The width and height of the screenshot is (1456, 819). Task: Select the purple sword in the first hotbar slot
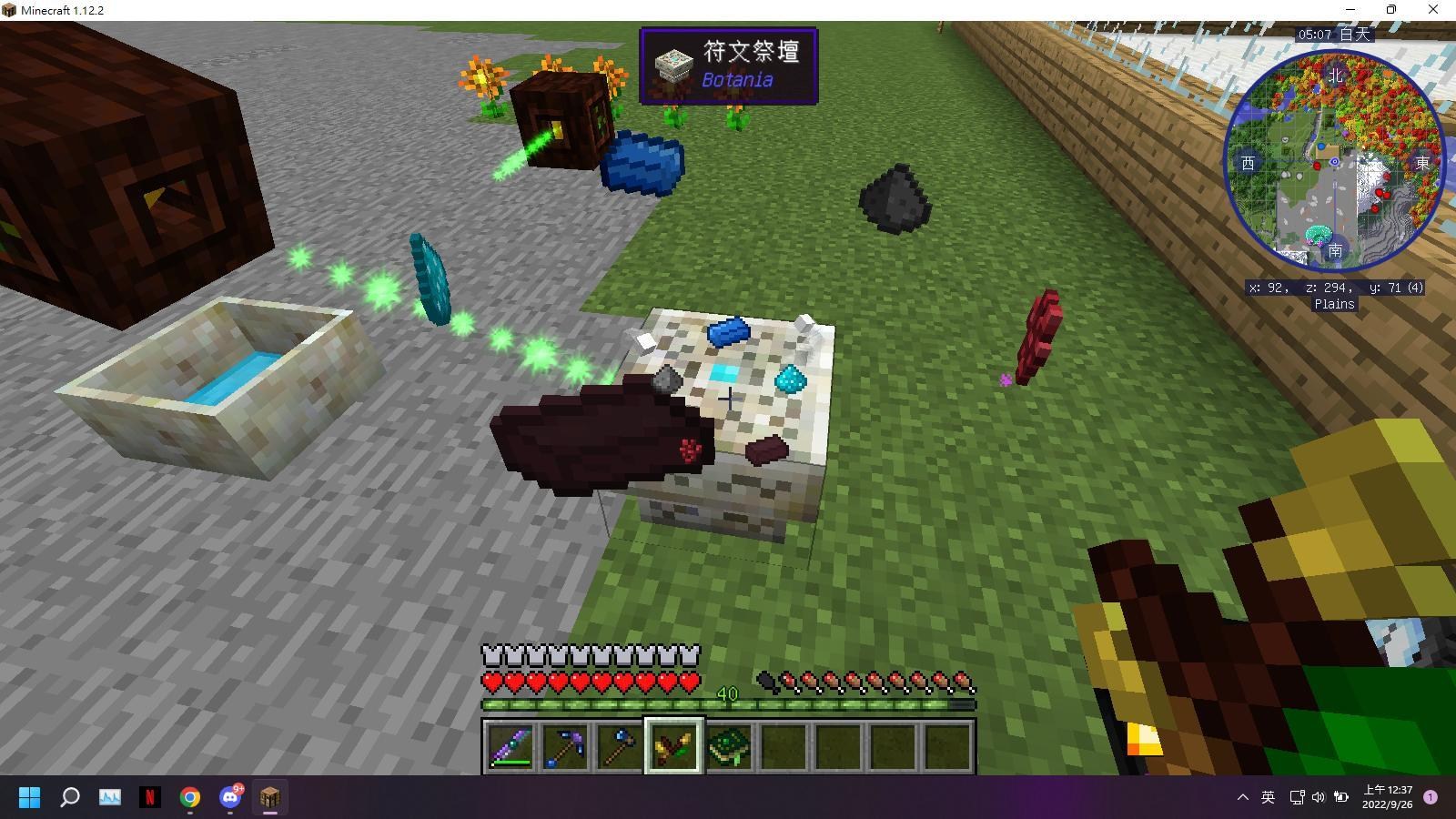[511, 745]
